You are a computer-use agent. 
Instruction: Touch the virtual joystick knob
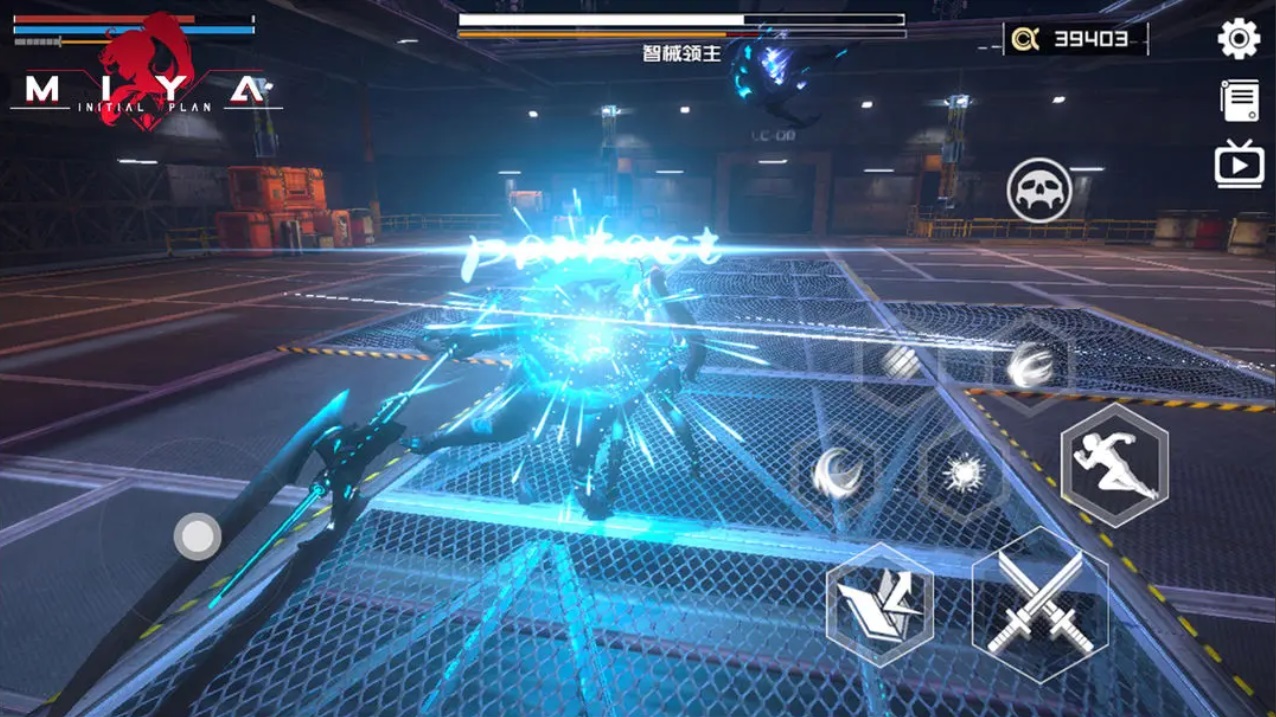pos(197,536)
